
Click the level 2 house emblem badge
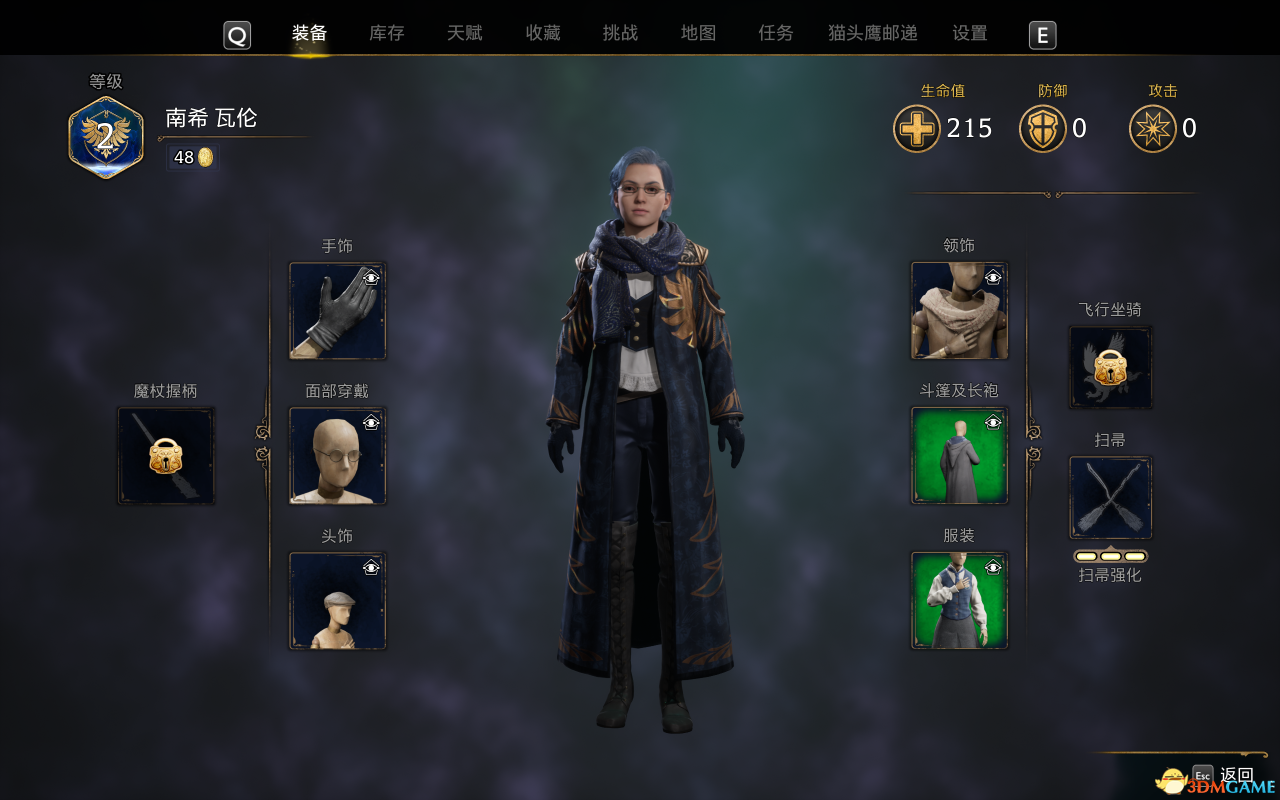[105, 135]
